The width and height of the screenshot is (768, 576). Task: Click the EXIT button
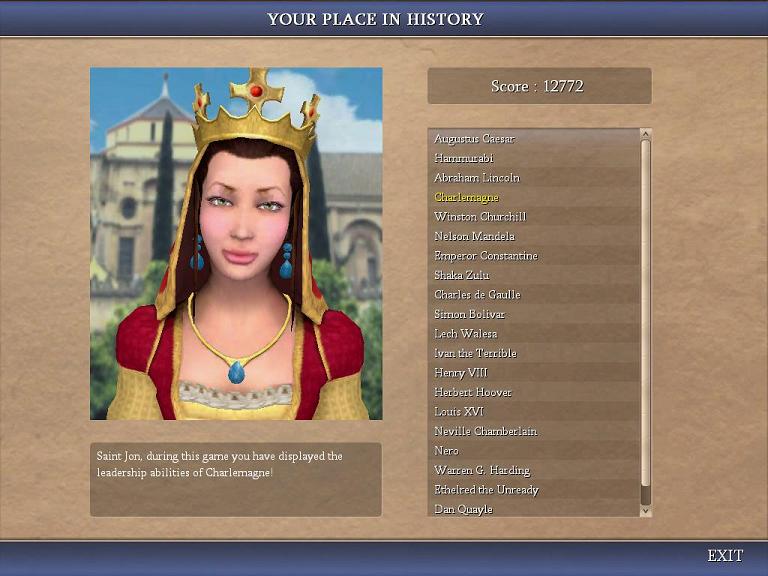[725, 556]
